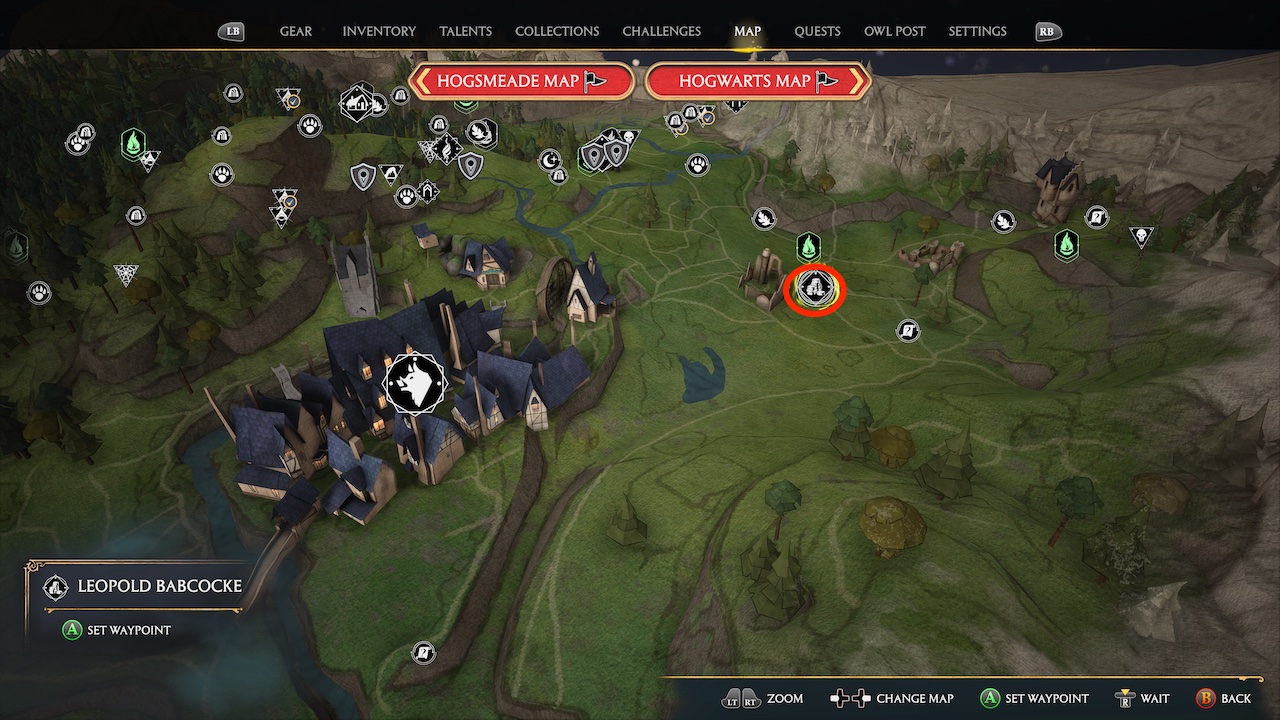Select Leopold Babcocke's red-circled map marker
The width and height of the screenshot is (1280, 720).
click(815, 291)
